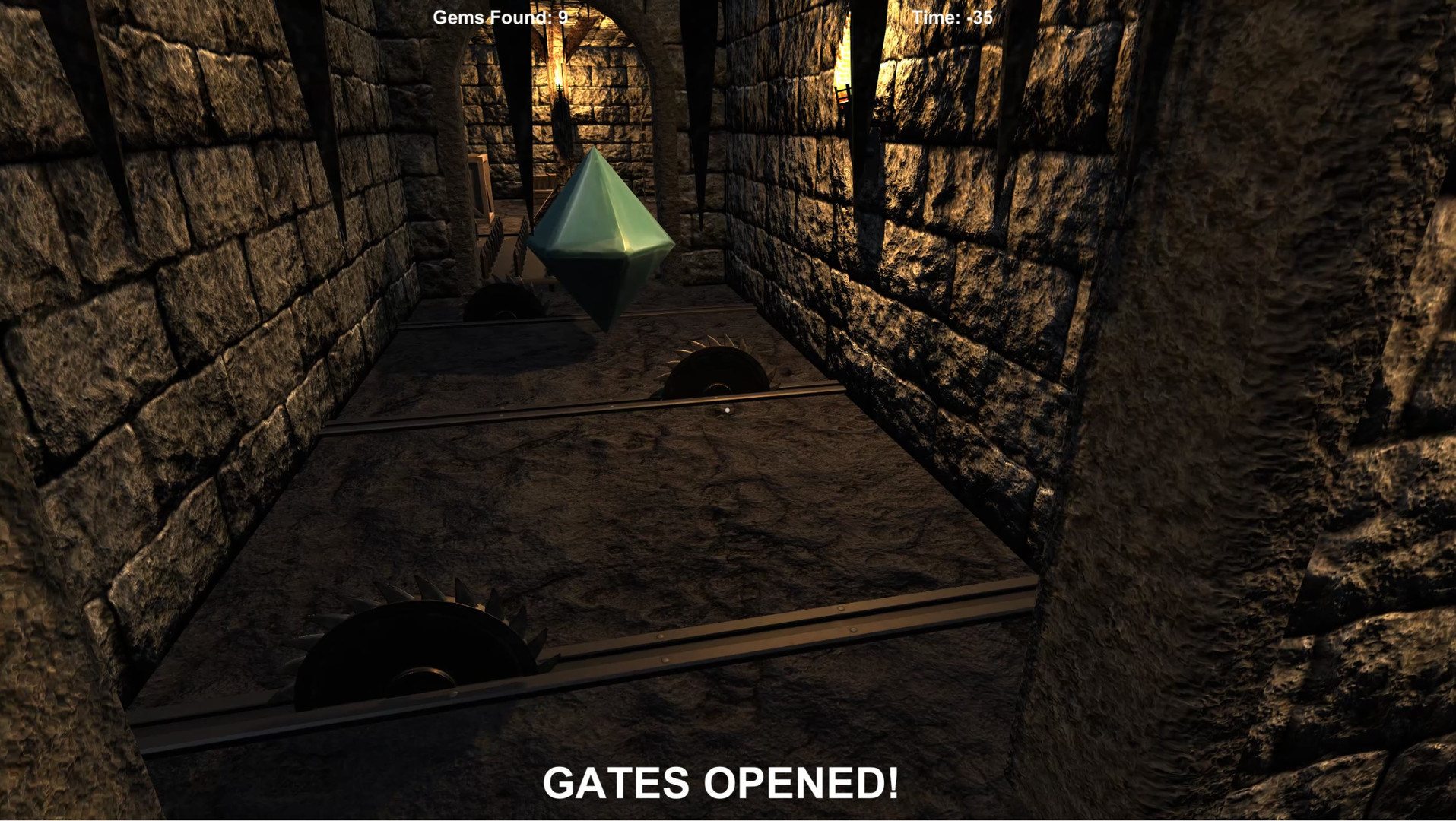
Task: Select the Time: -35 counter
Action: [x=953, y=17]
